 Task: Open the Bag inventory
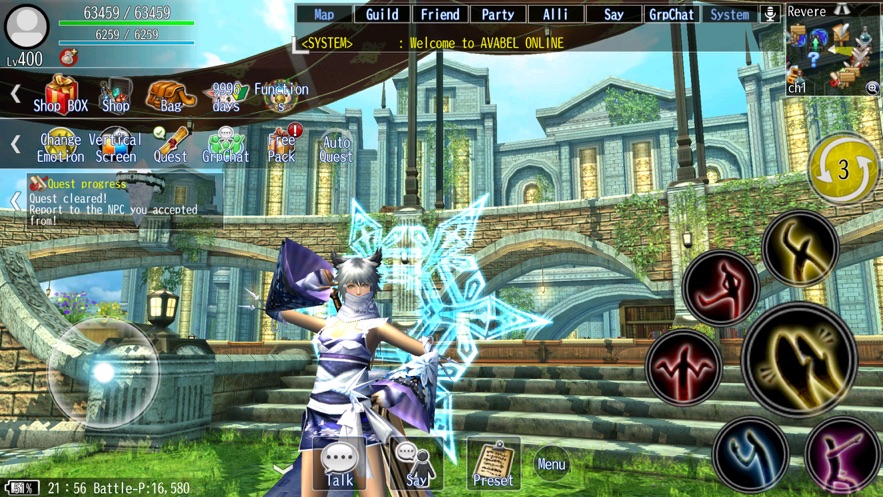point(170,96)
